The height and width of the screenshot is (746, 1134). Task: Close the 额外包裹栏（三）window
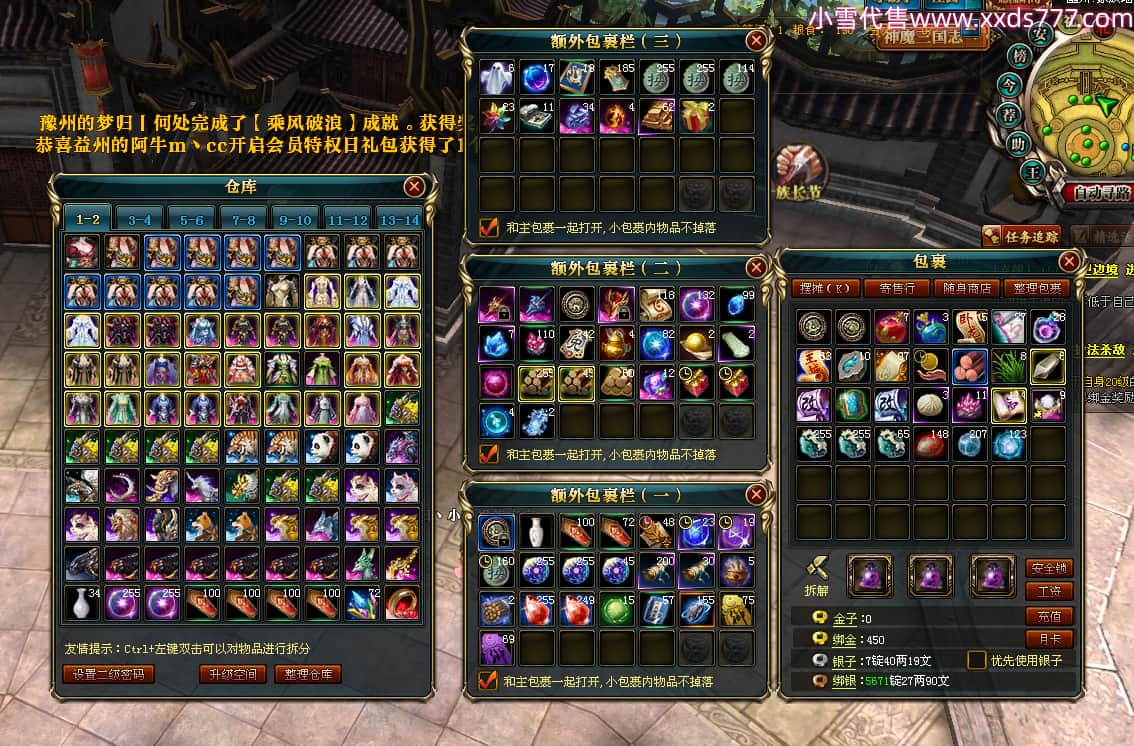click(x=756, y=41)
